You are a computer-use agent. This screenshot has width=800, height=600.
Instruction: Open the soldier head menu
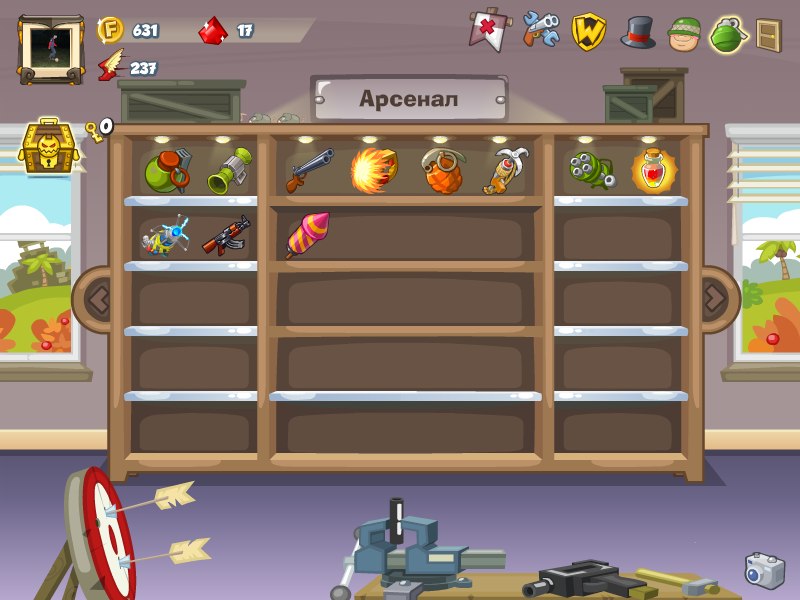coord(684,32)
